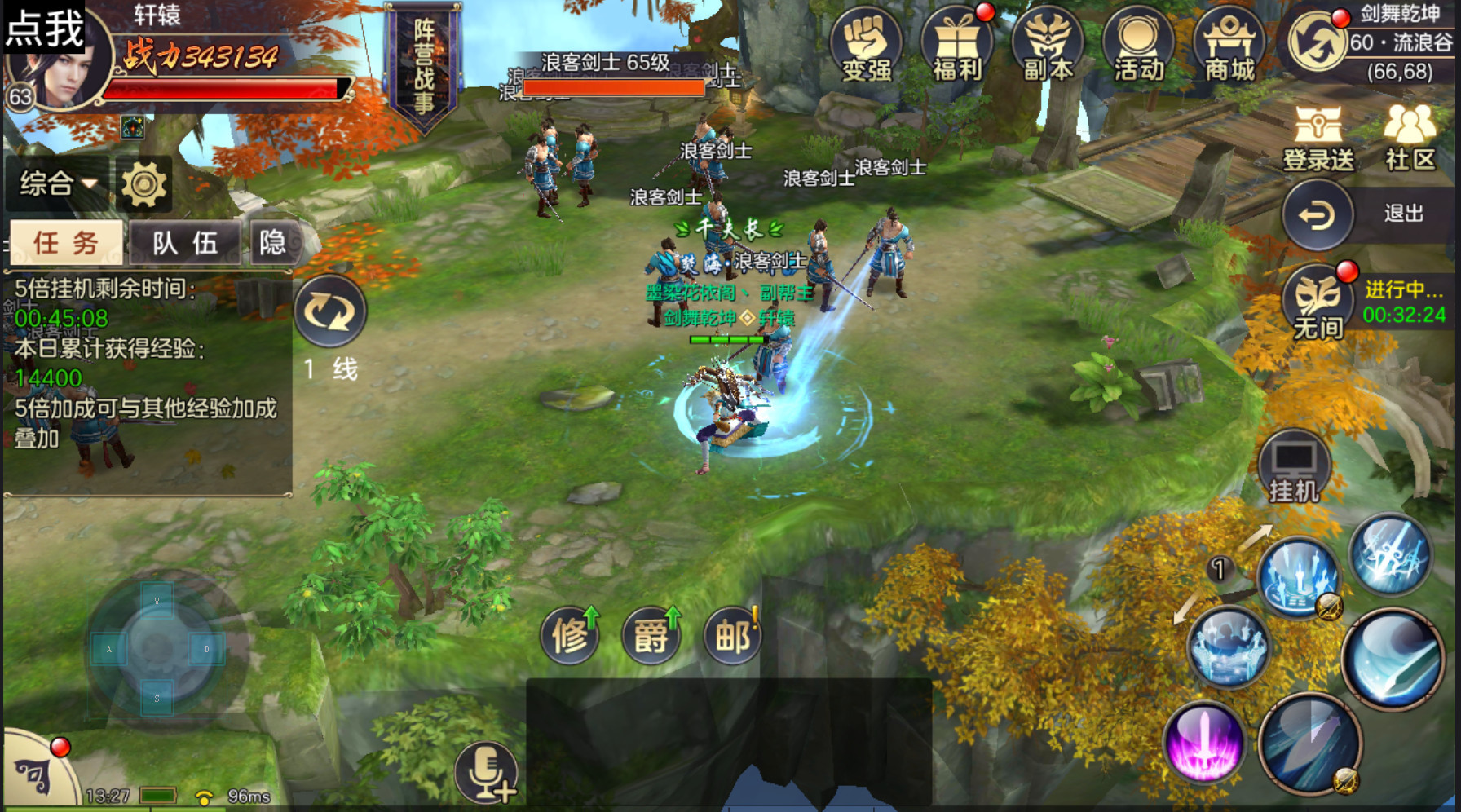Open the 社区 community panel

pos(1410,137)
